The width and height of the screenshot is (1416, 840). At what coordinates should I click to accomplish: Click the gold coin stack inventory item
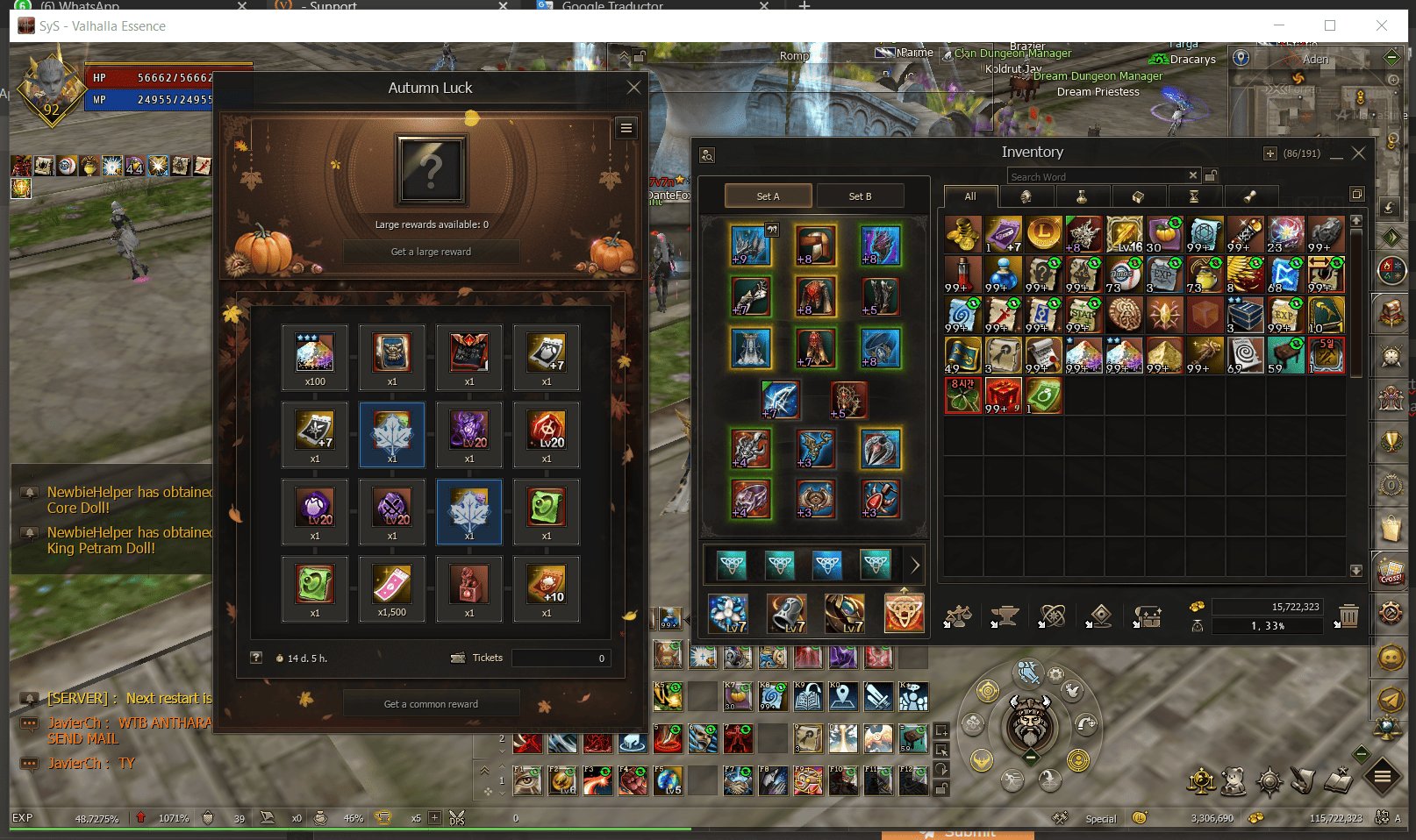pyautogui.click(x=962, y=233)
